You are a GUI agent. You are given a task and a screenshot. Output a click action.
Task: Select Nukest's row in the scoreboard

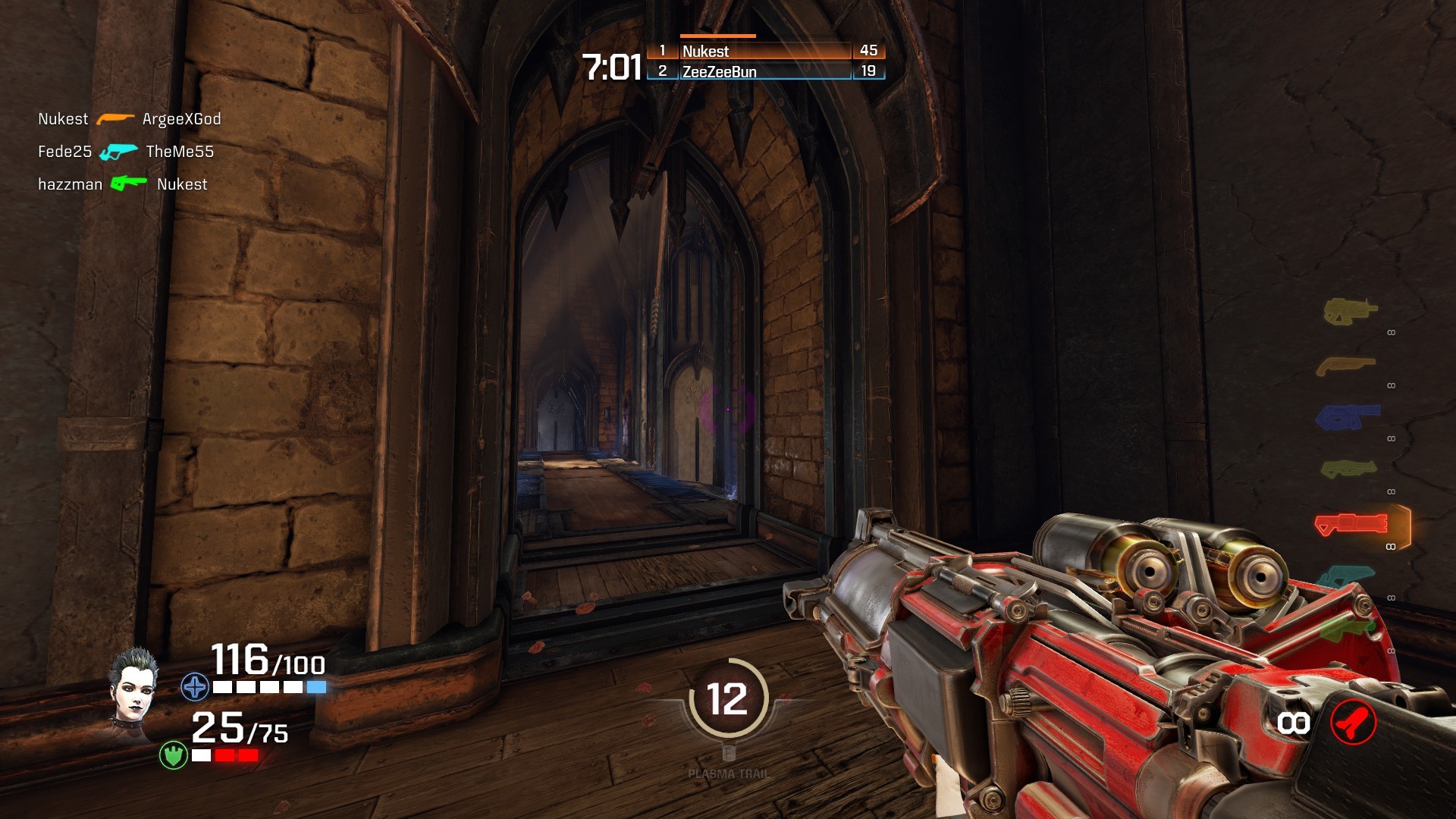tap(766, 51)
